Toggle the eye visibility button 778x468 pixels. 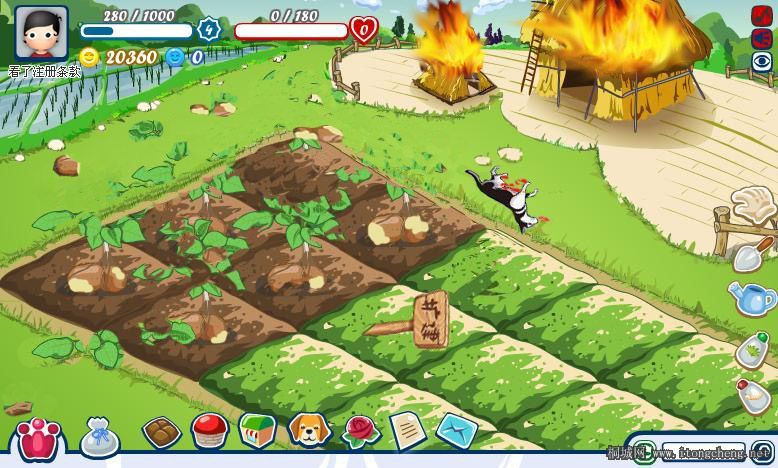click(x=763, y=61)
